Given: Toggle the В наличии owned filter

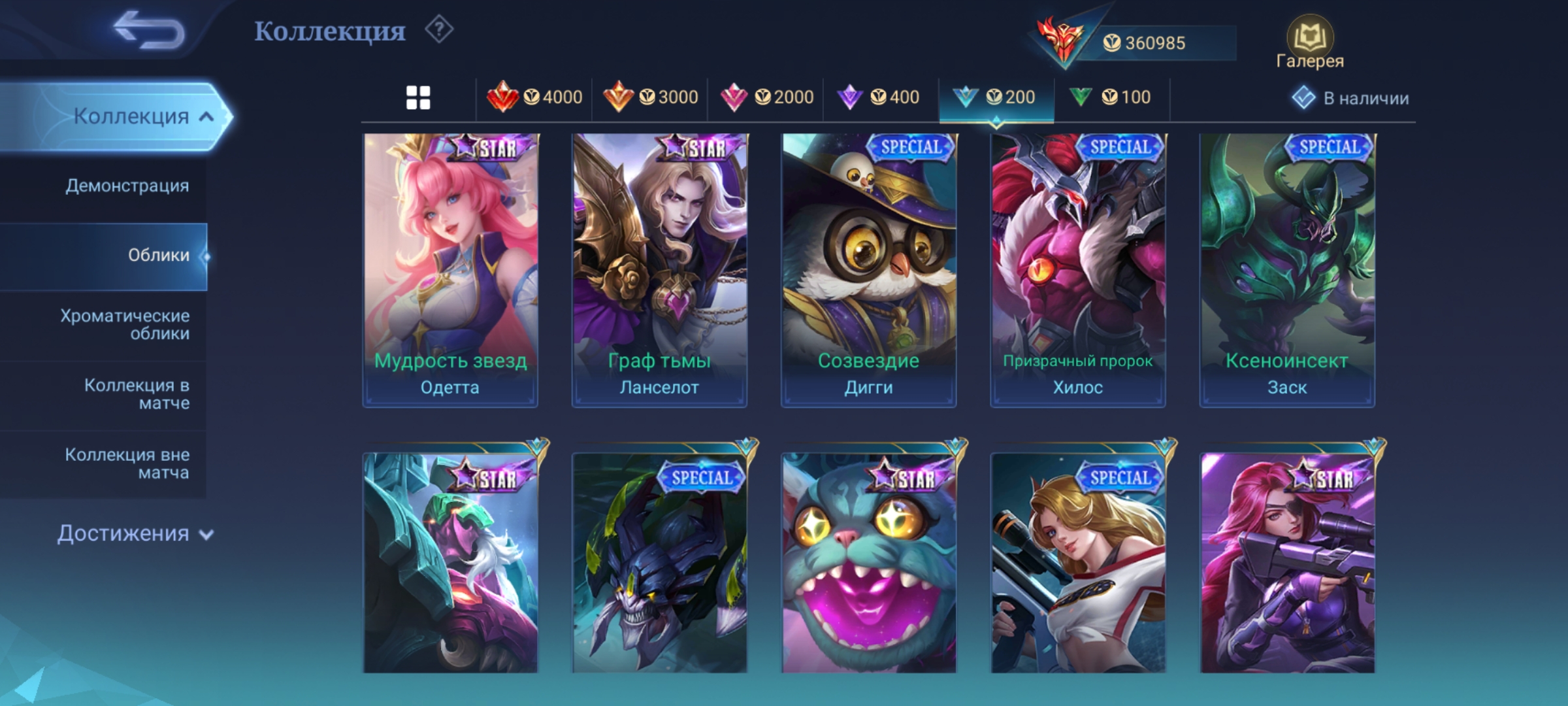Looking at the screenshot, I should (x=1350, y=98).
